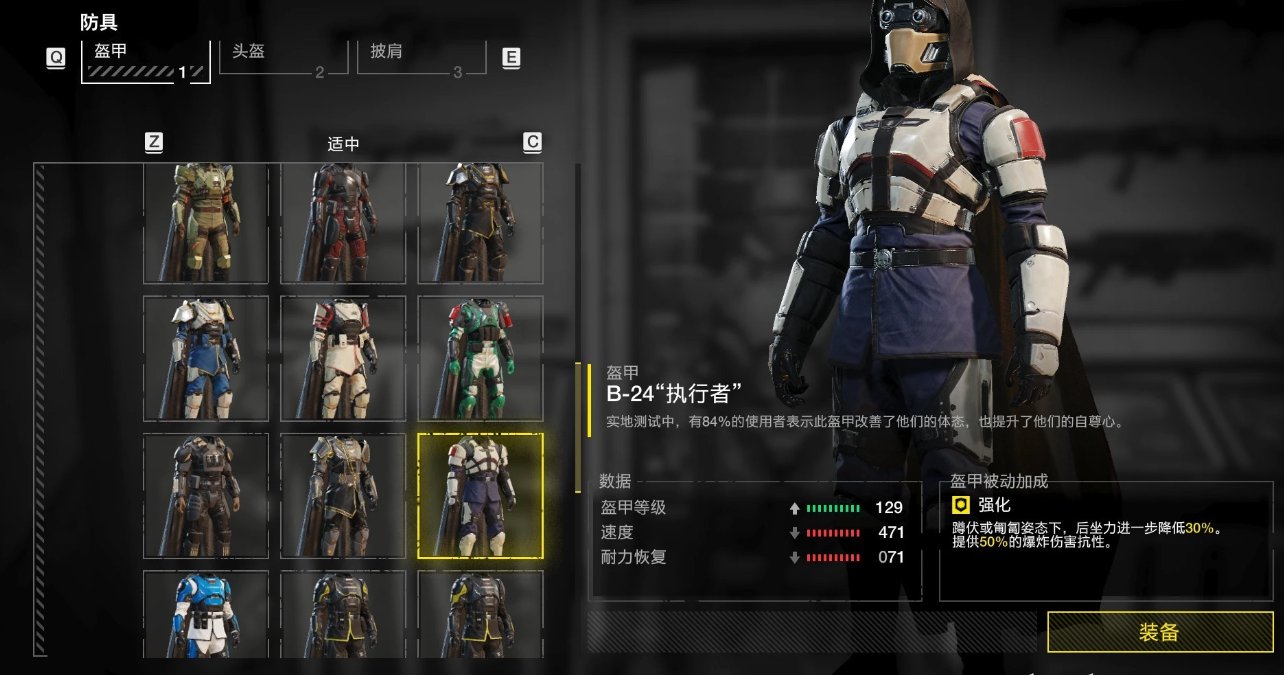This screenshot has height=675, width=1284.
Task: Select the green armor with red shoulders
Action: (x=480, y=358)
